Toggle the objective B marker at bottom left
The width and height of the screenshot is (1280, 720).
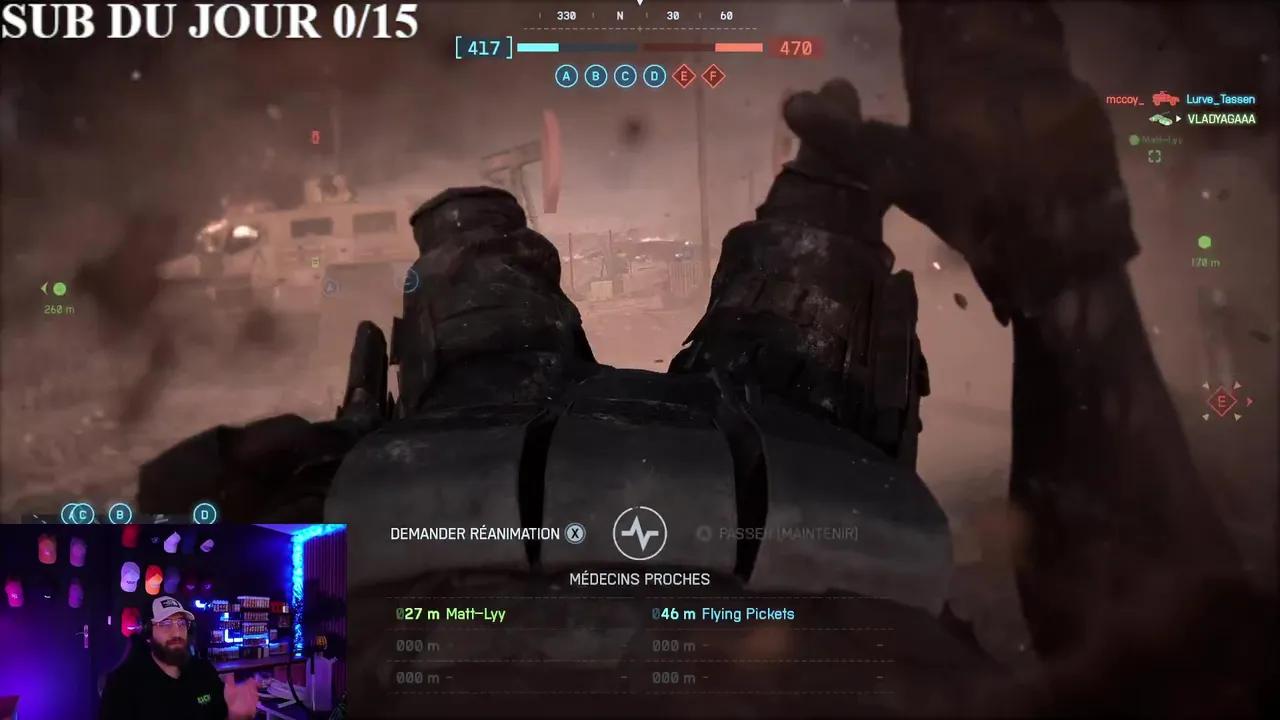(120, 514)
